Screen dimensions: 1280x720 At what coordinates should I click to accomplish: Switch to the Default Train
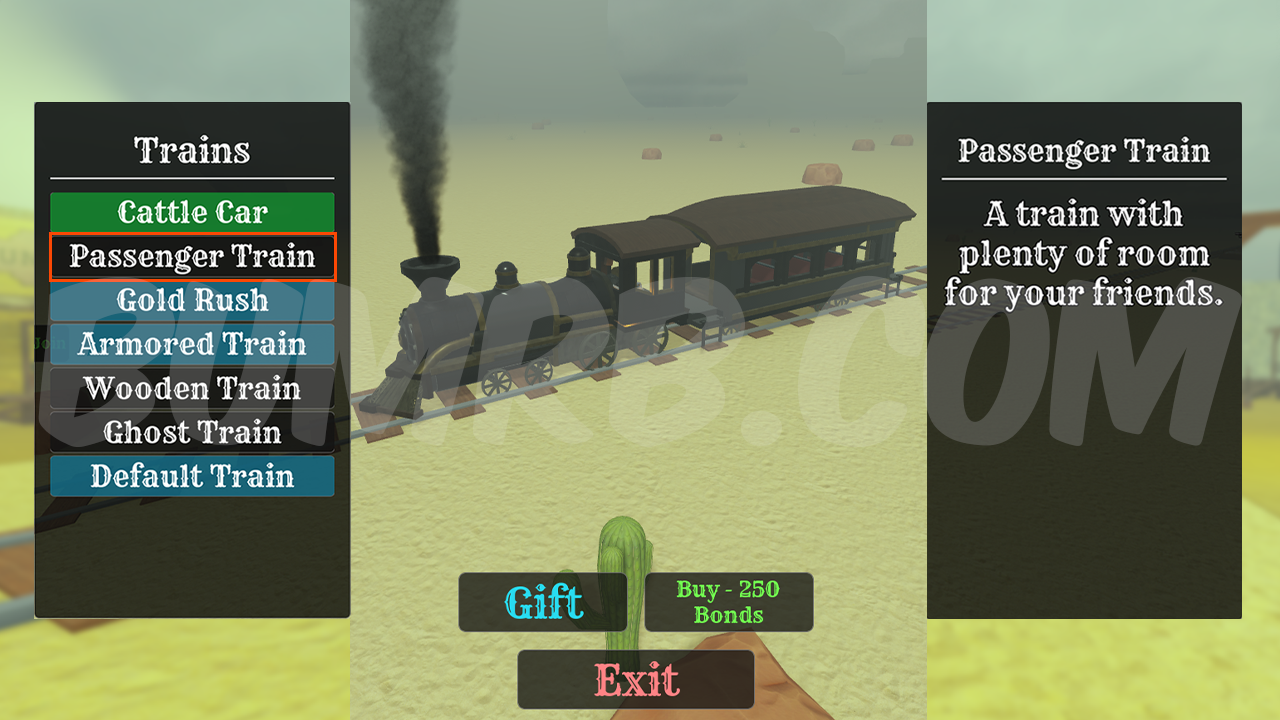(192, 476)
